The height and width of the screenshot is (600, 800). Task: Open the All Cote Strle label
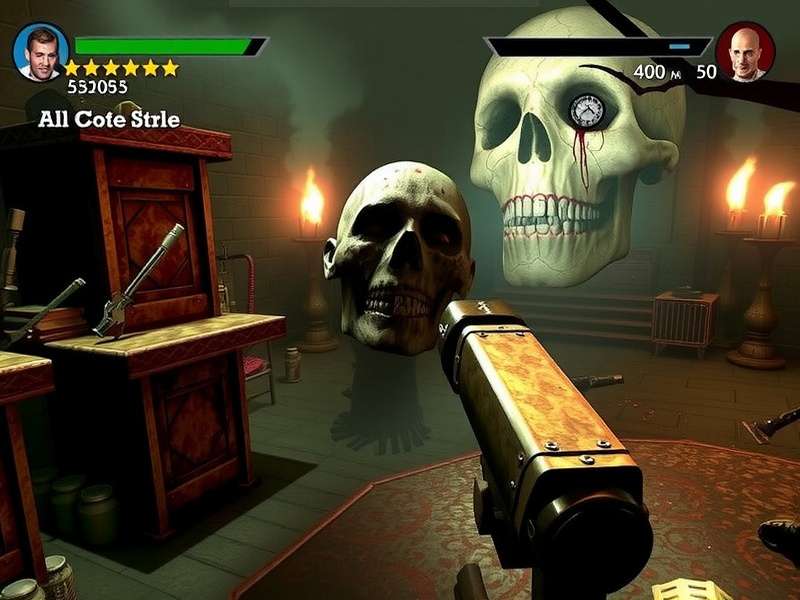[x=109, y=120]
